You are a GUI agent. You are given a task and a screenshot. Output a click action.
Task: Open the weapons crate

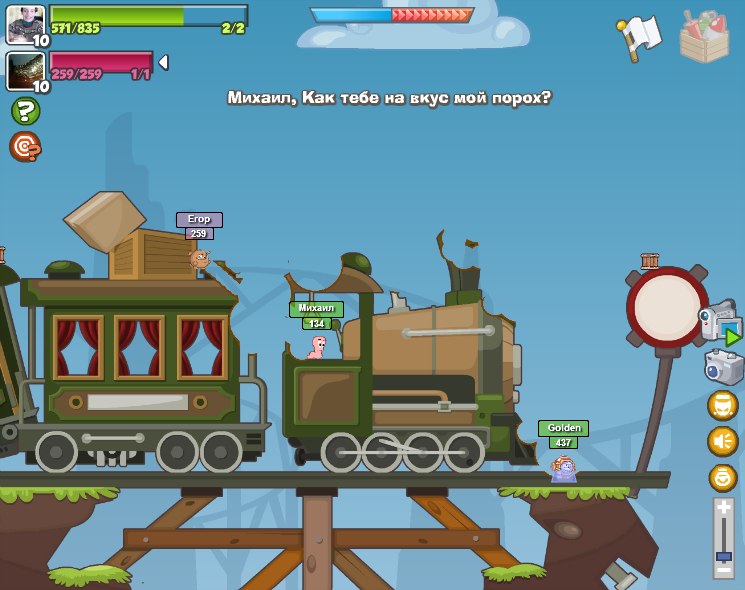coord(703,37)
